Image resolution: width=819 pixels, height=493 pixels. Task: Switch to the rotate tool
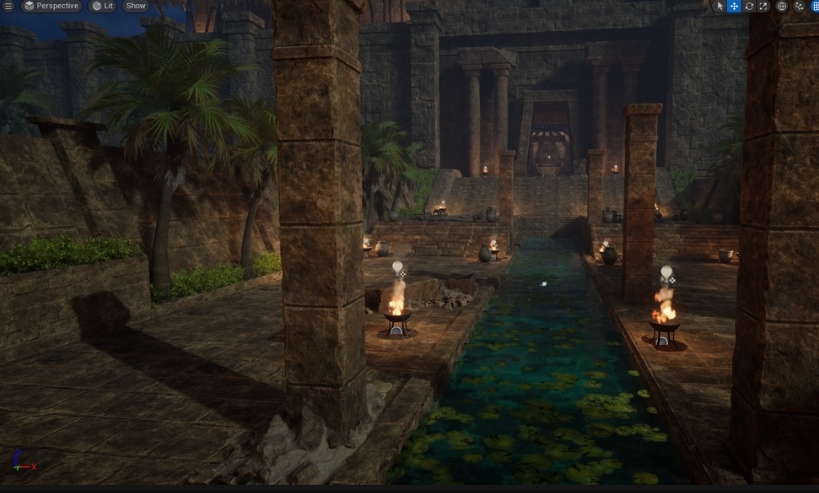coord(749,6)
